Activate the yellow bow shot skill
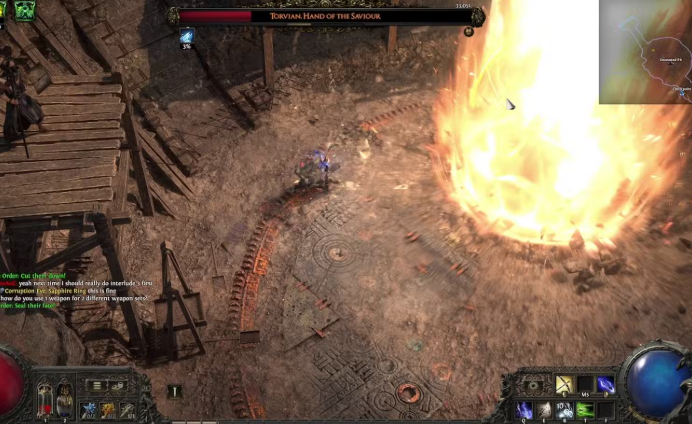The width and height of the screenshot is (692, 424). point(564,385)
